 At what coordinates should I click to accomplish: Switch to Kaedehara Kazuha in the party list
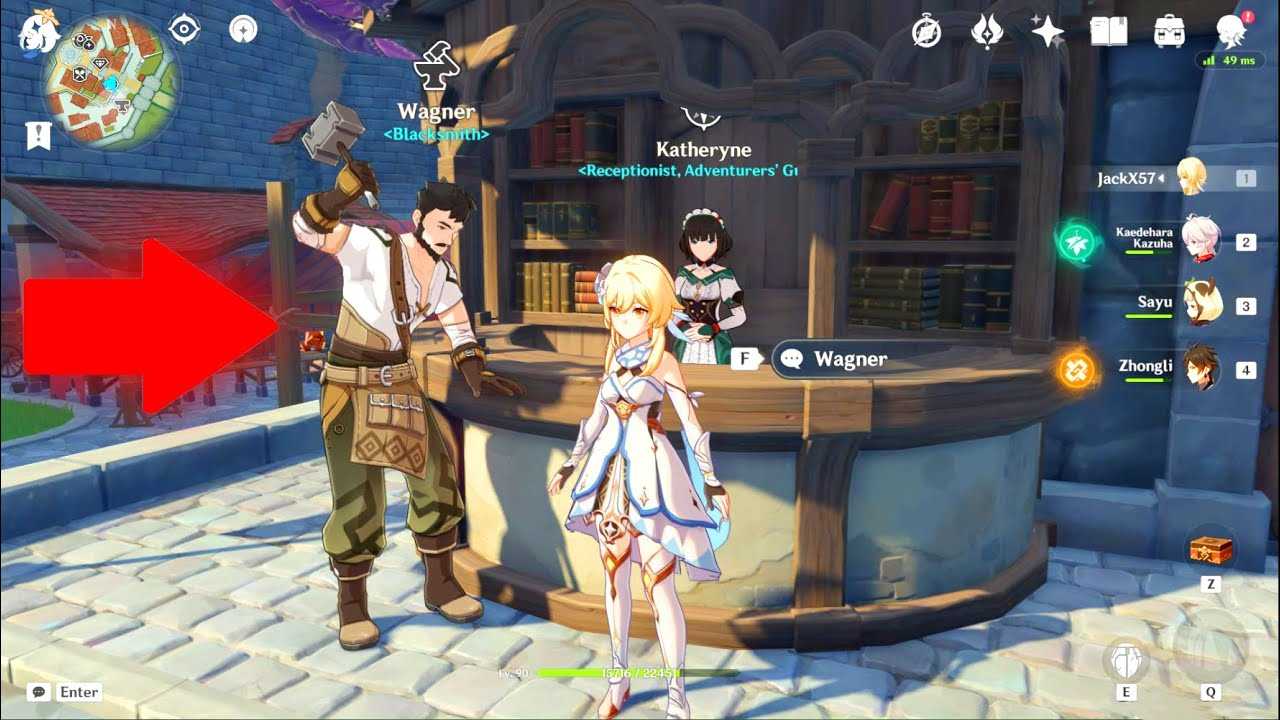tap(1200, 240)
